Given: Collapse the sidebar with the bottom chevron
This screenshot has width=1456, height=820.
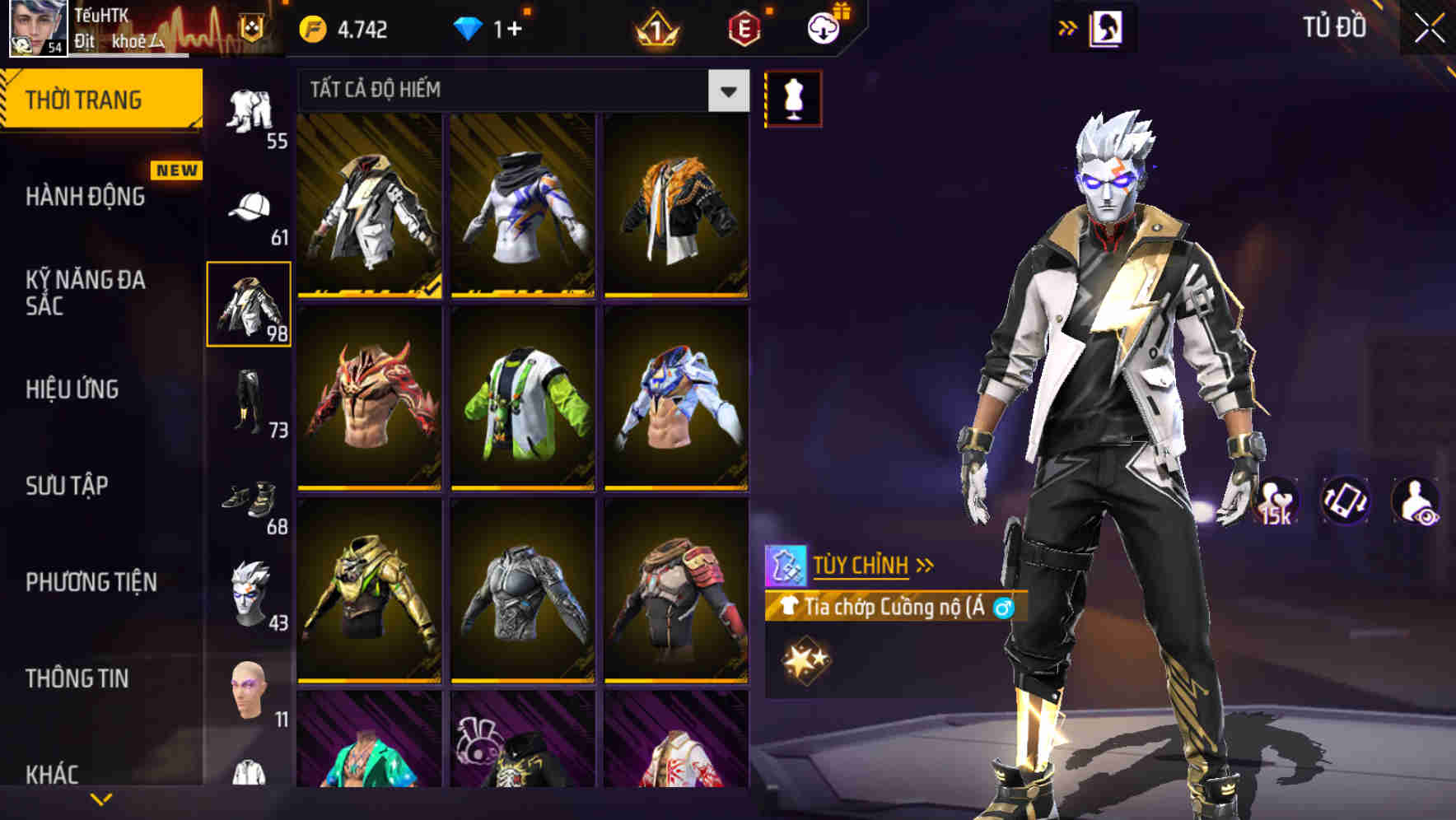Looking at the screenshot, I should coord(99,797).
